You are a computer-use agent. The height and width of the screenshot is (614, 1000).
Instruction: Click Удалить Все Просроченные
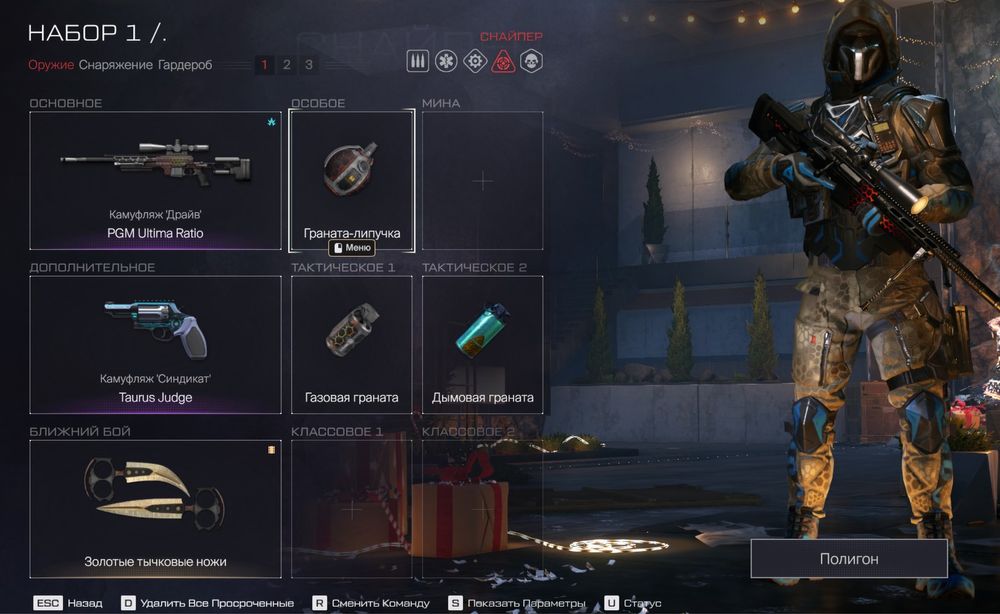208,603
